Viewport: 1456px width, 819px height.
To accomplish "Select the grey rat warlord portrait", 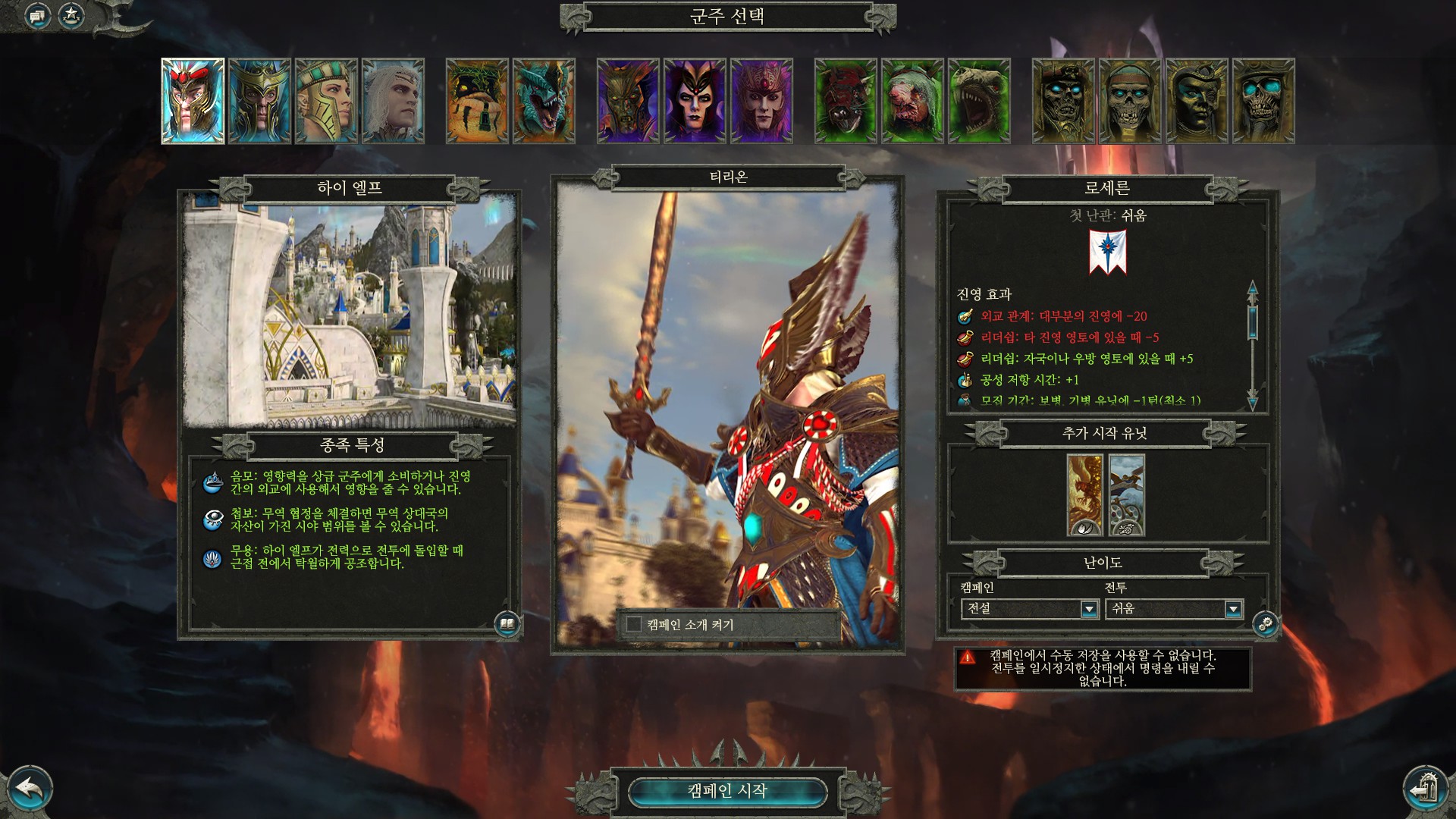I will click(x=912, y=101).
